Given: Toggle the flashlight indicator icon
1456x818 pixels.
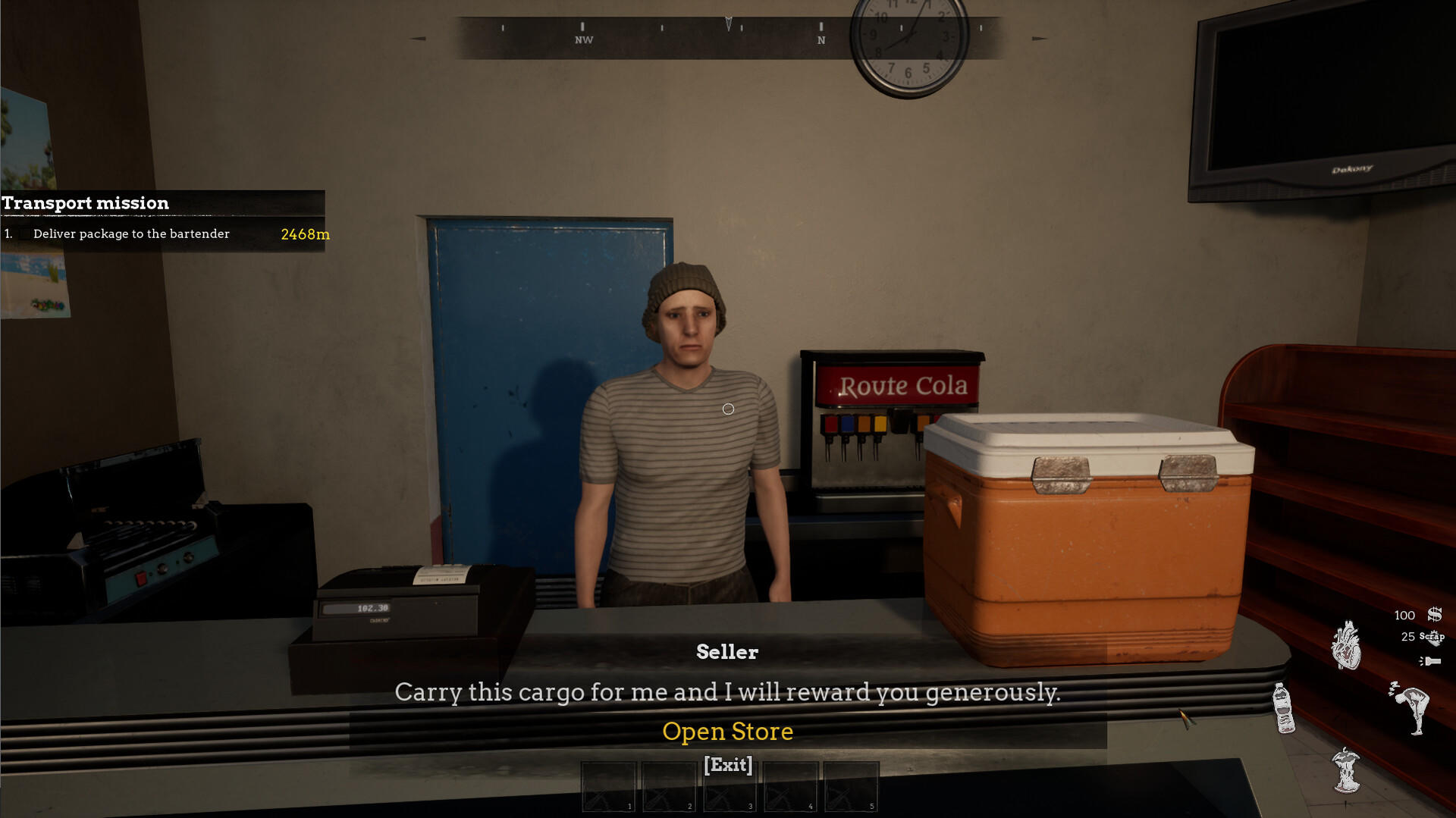Looking at the screenshot, I should (1431, 660).
